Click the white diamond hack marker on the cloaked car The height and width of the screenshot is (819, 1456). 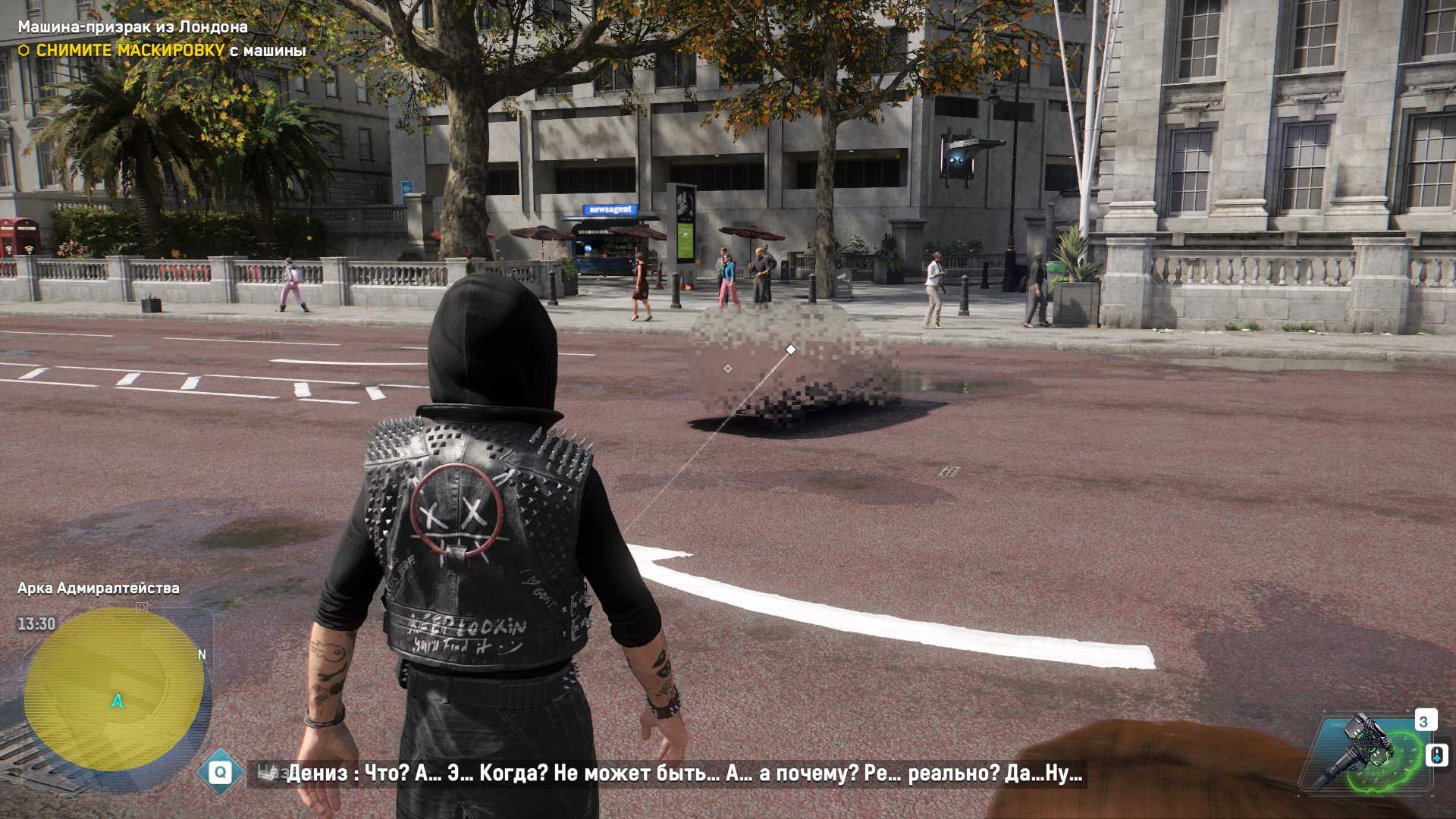[x=791, y=350]
